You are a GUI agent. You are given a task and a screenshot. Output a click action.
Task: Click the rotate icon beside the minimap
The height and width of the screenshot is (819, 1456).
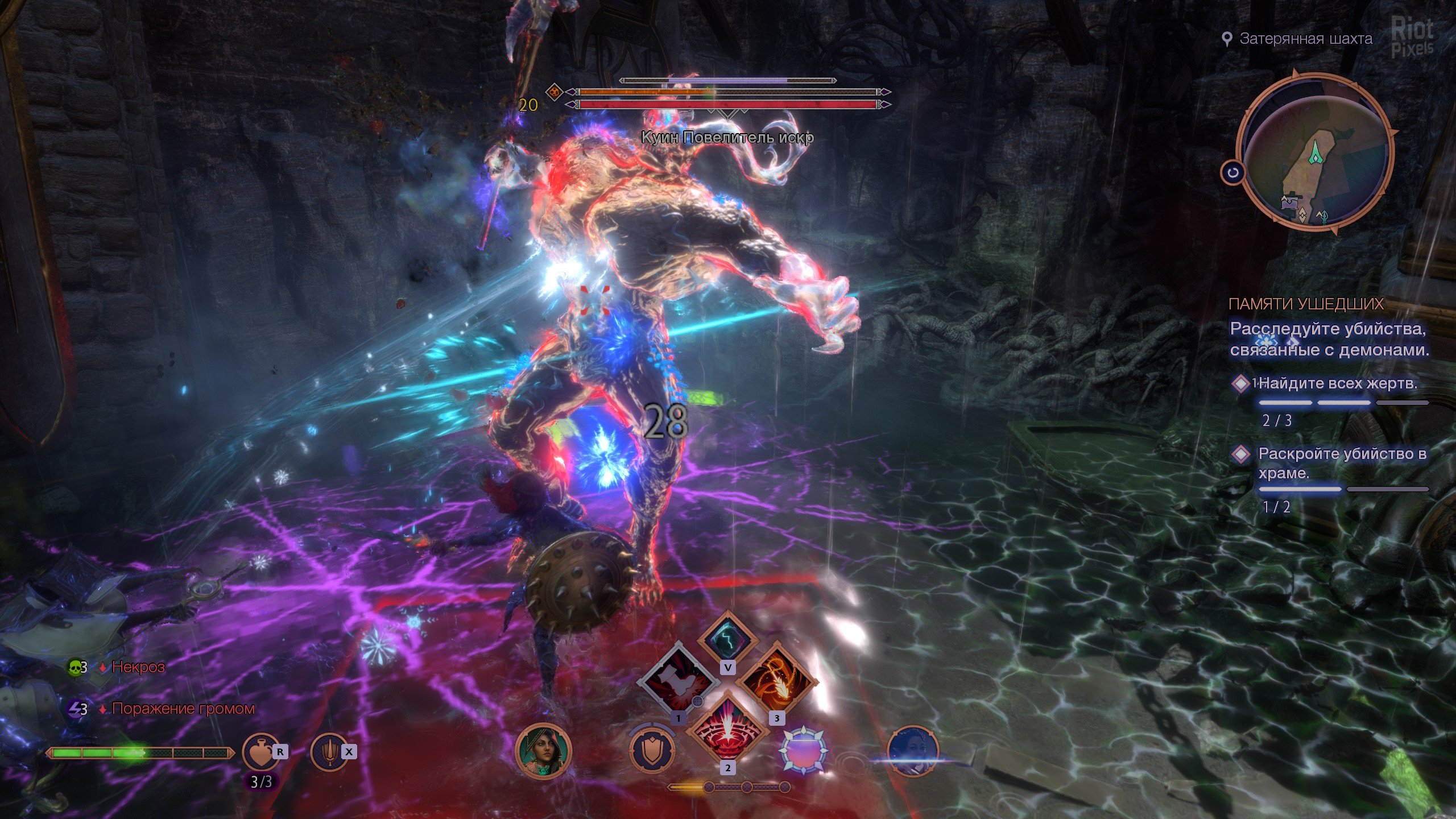pos(1232,173)
